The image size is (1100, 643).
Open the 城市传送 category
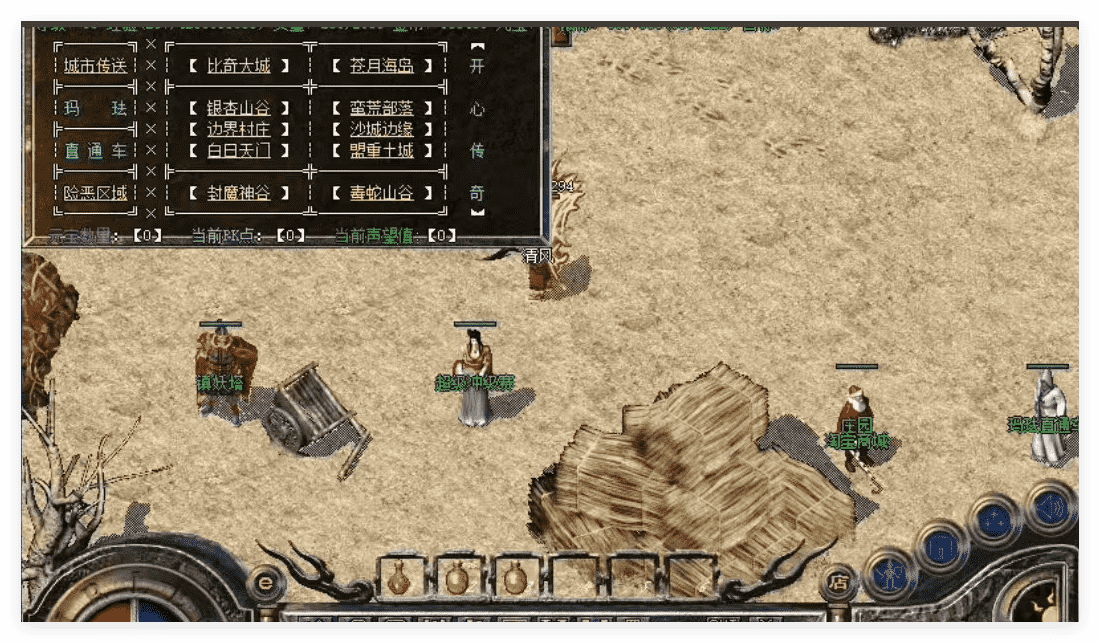pos(96,66)
